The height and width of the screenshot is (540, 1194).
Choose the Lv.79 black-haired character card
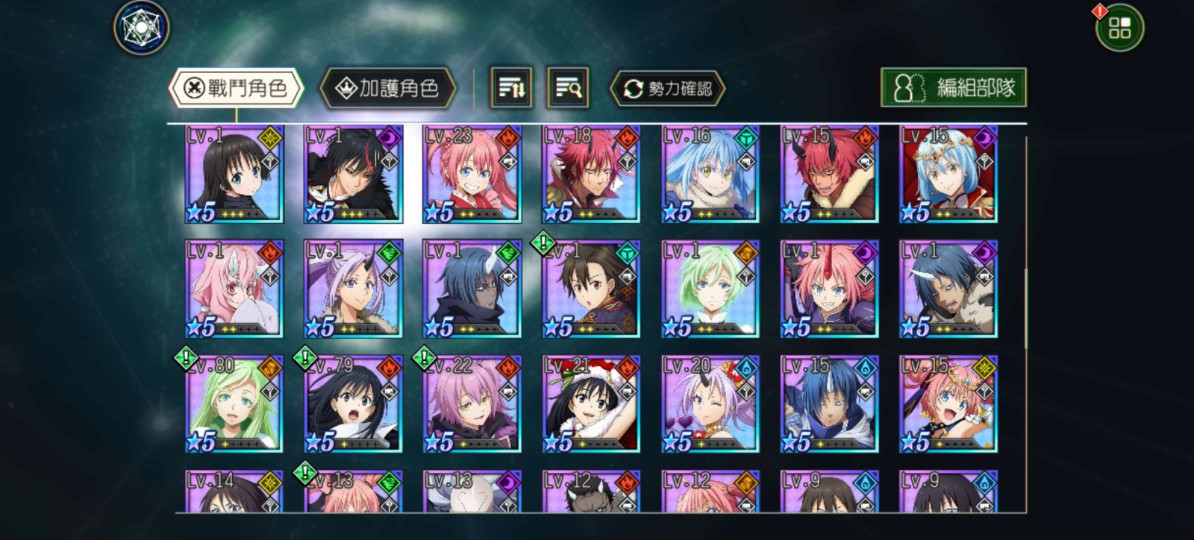point(354,404)
